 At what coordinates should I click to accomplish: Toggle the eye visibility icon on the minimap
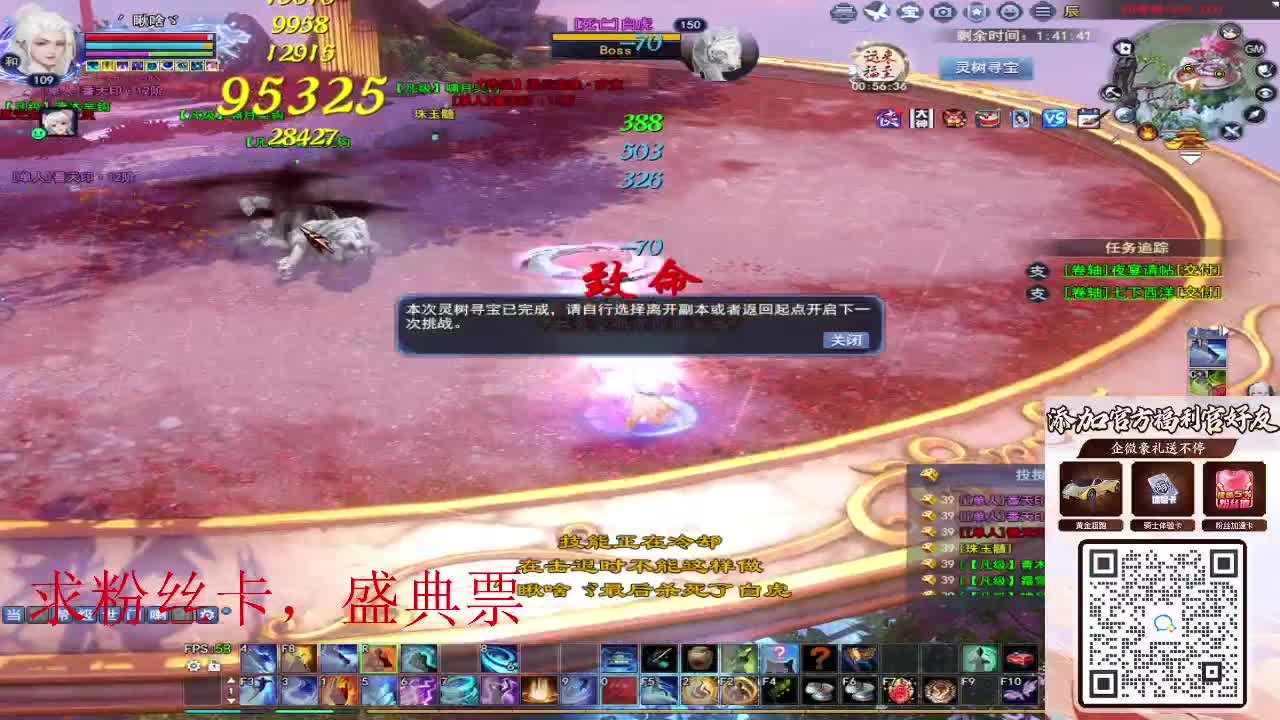coord(1264,92)
